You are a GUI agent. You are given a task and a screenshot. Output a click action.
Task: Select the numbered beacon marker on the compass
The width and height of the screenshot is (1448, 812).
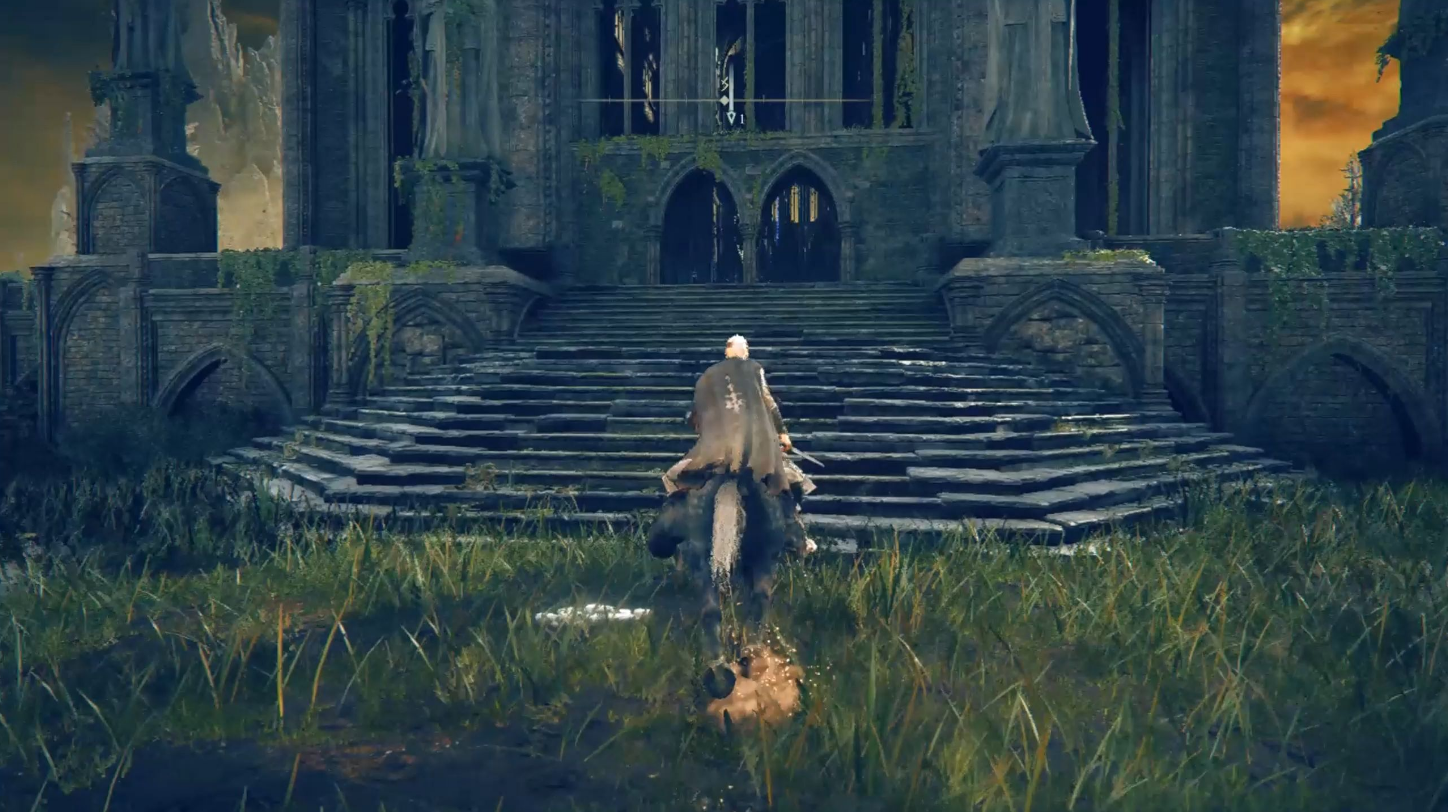[731, 117]
